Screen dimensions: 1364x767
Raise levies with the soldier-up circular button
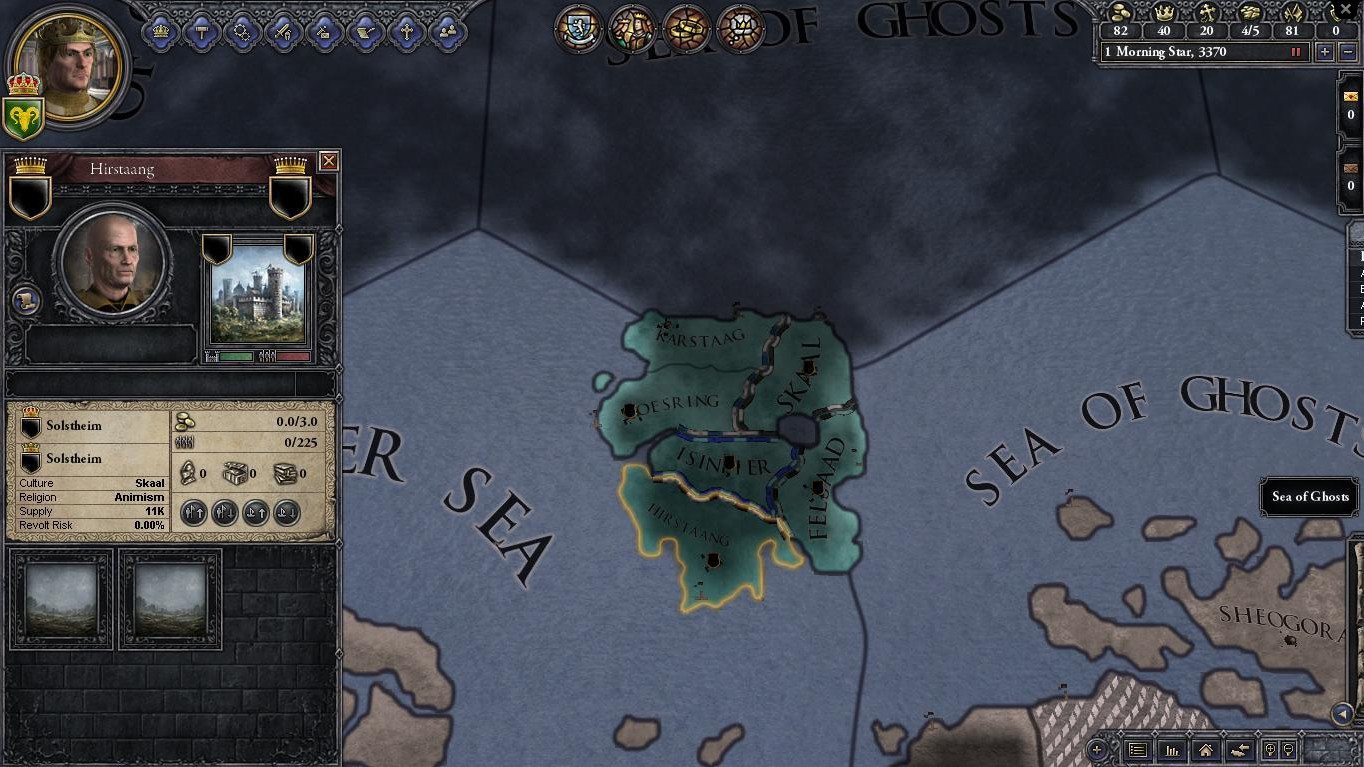click(194, 513)
